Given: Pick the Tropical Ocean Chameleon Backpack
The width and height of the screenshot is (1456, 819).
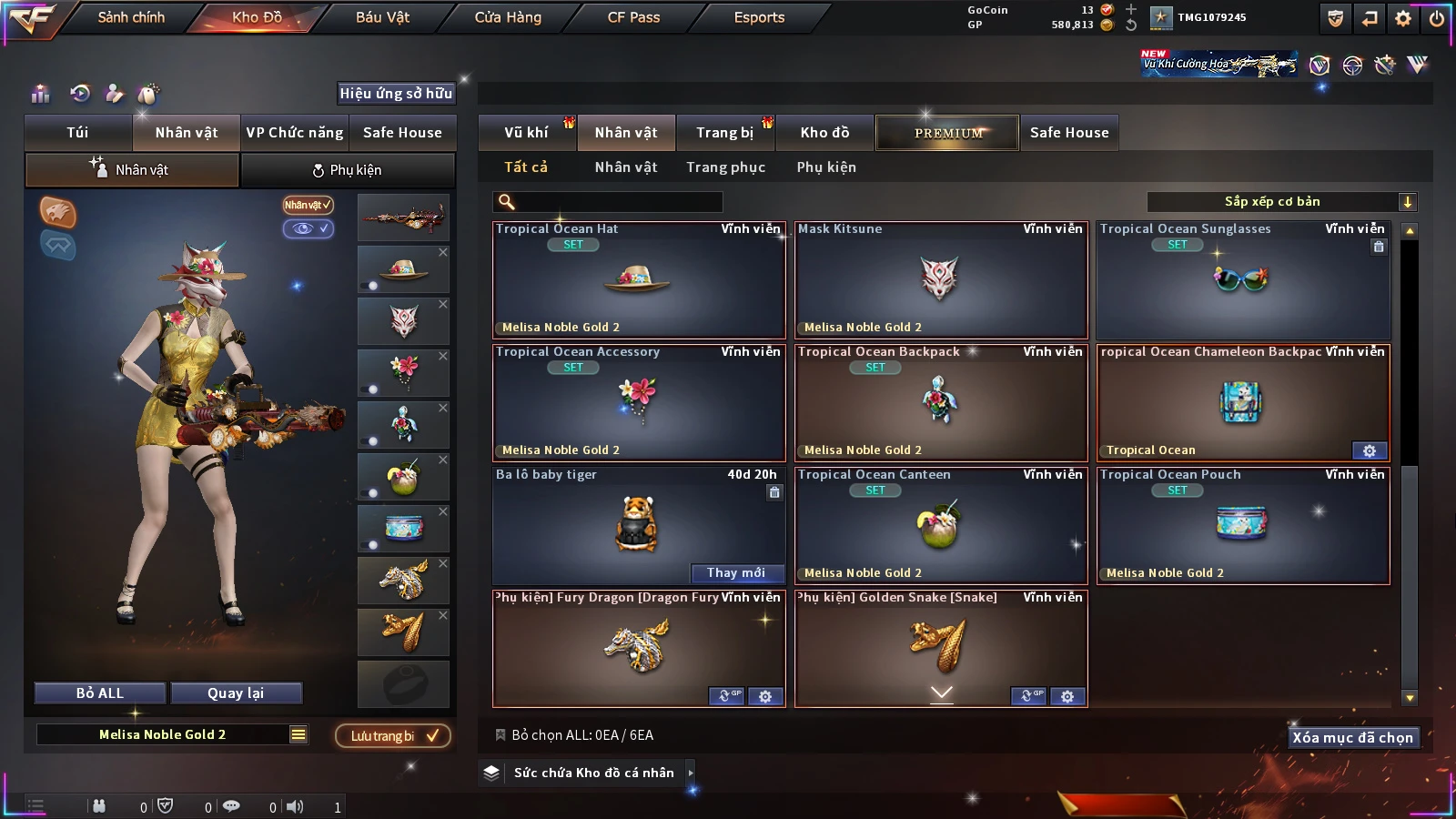Looking at the screenshot, I should click(1242, 403).
